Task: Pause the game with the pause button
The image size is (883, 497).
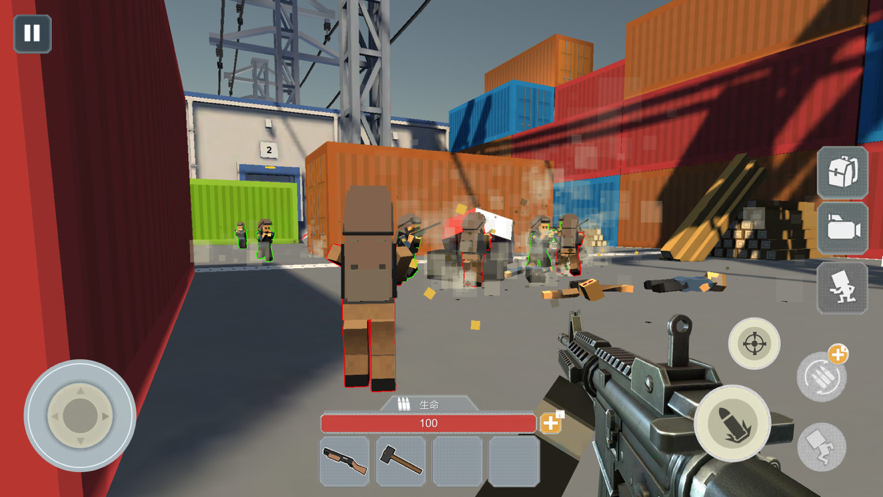Action: pos(32,34)
